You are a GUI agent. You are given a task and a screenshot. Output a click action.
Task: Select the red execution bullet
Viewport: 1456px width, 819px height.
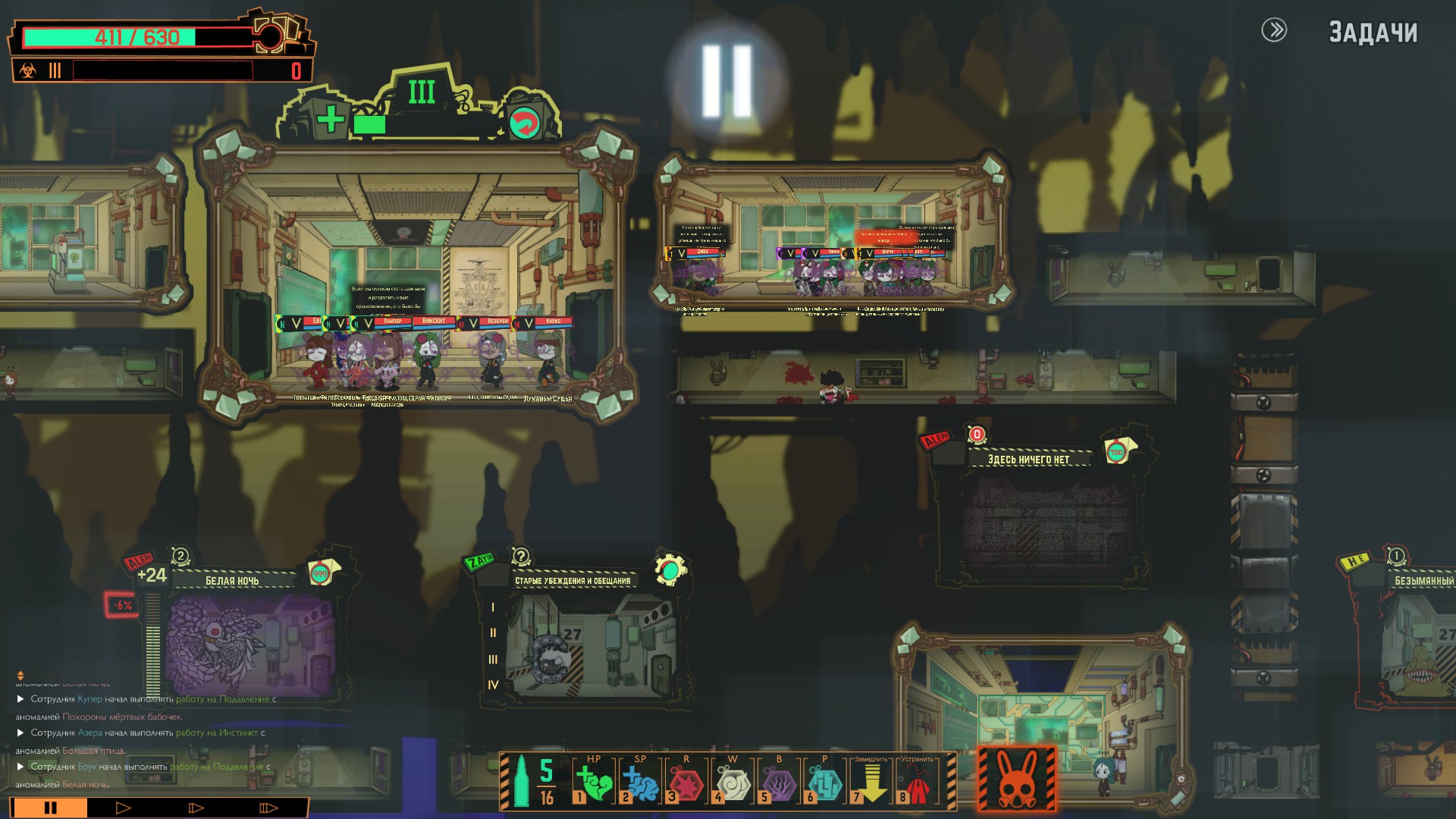(918, 783)
